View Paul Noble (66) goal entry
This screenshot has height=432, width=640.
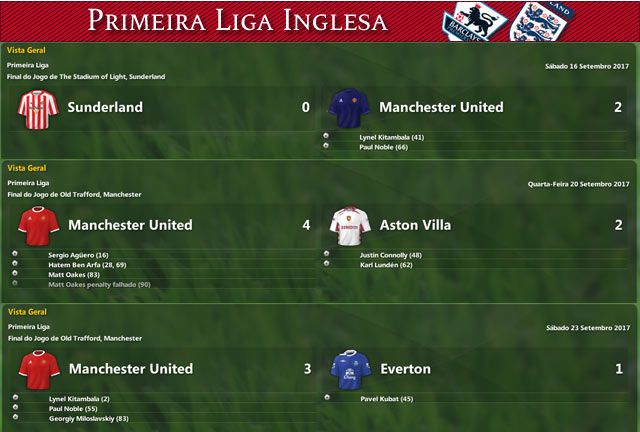383,147
